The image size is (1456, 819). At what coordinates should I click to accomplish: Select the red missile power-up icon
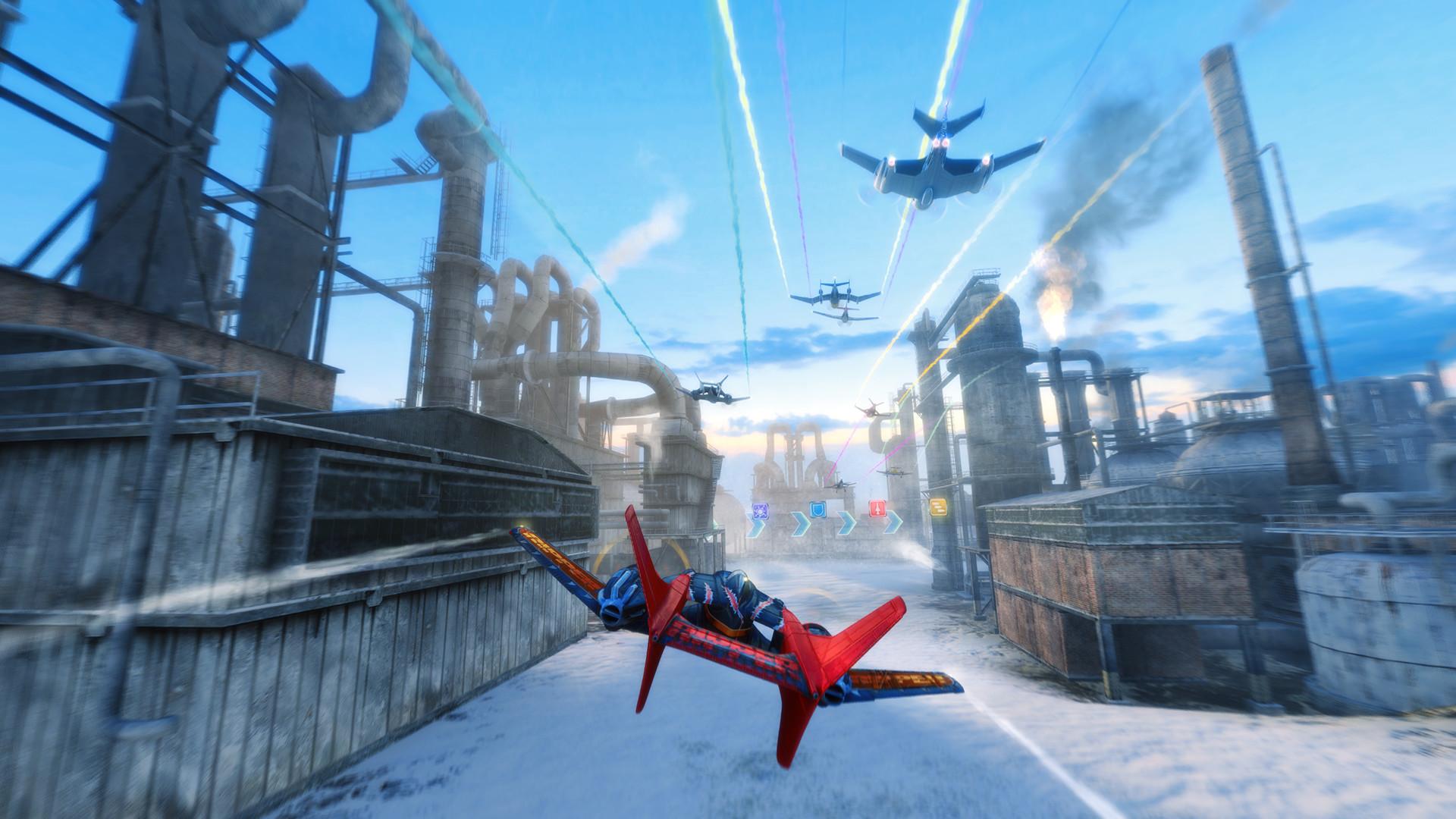click(877, 509)
